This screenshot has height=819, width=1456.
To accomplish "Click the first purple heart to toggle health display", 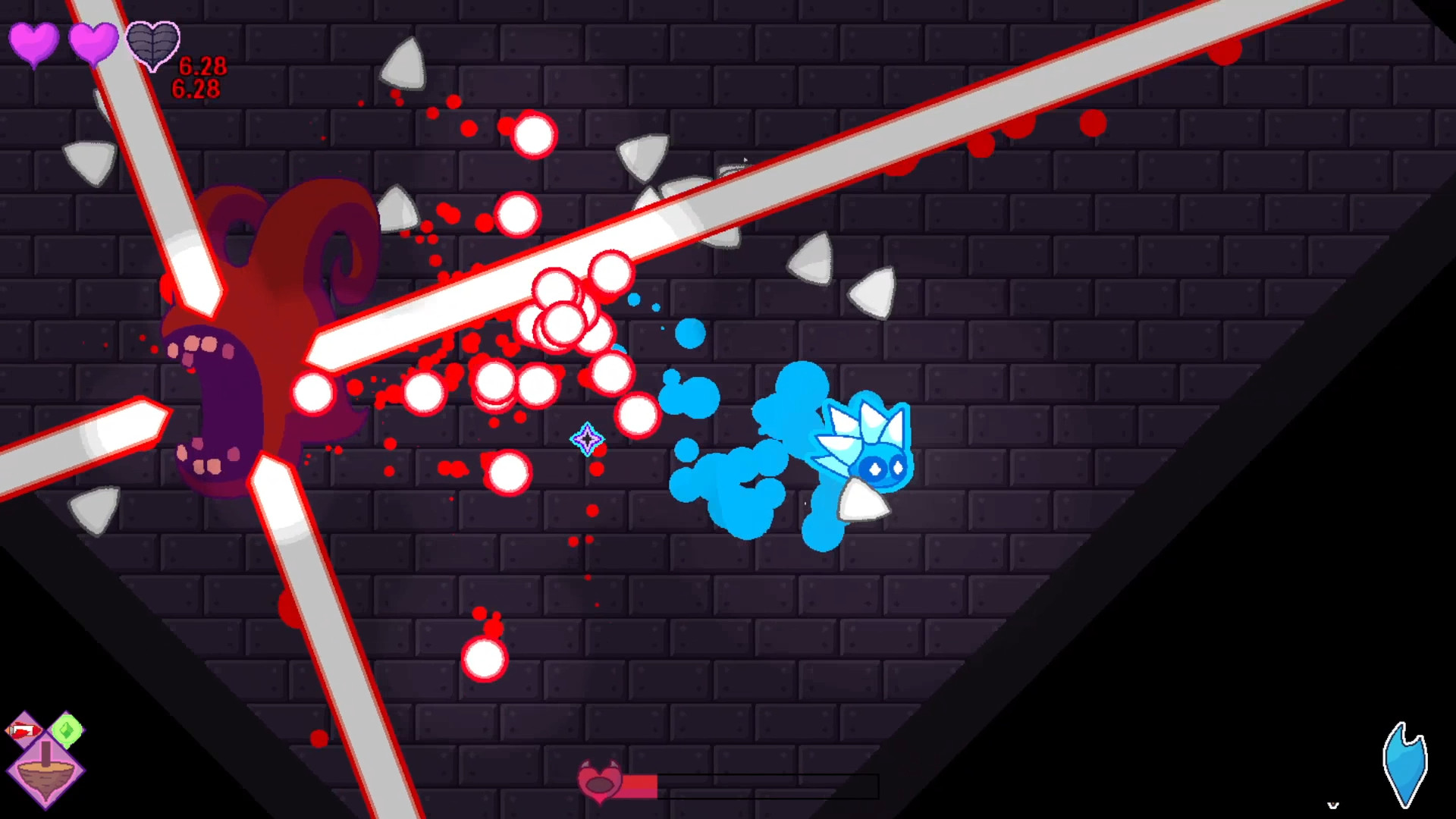I will coord(33,44).
